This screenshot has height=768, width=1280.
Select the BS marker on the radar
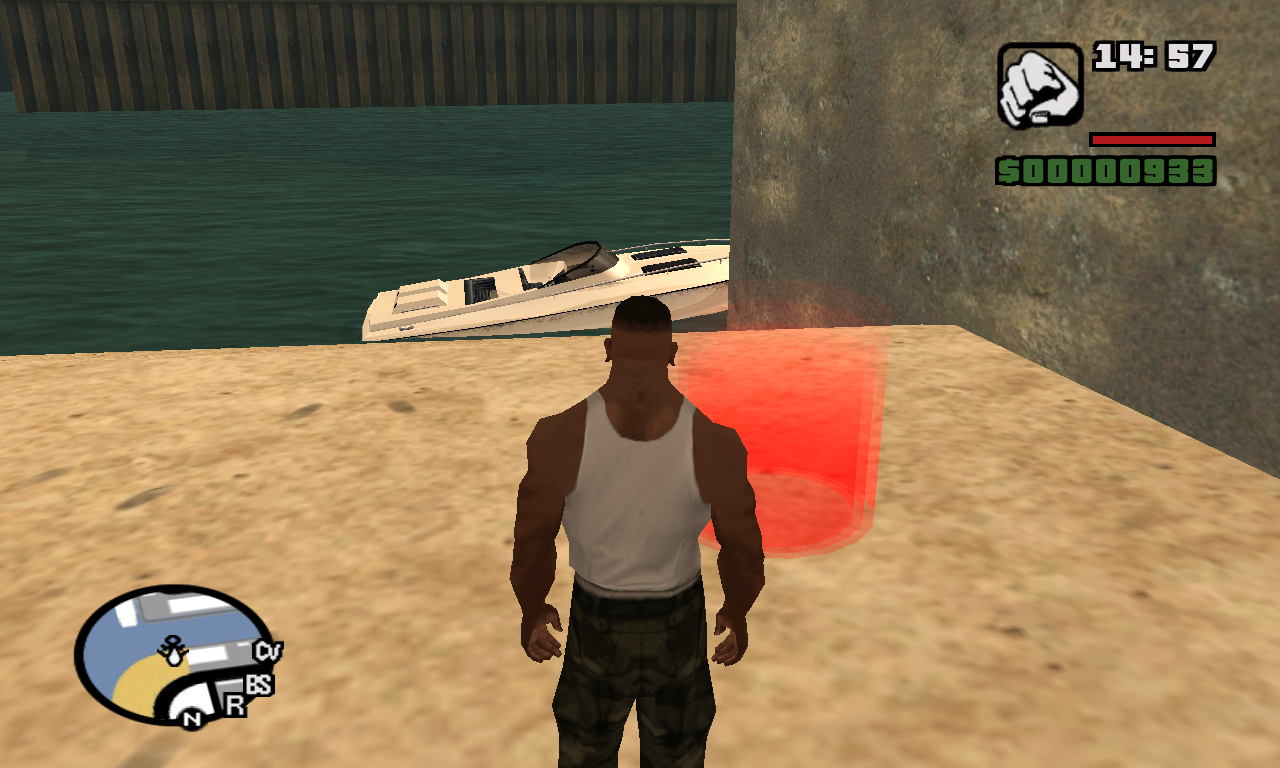(x=259, y=685)
